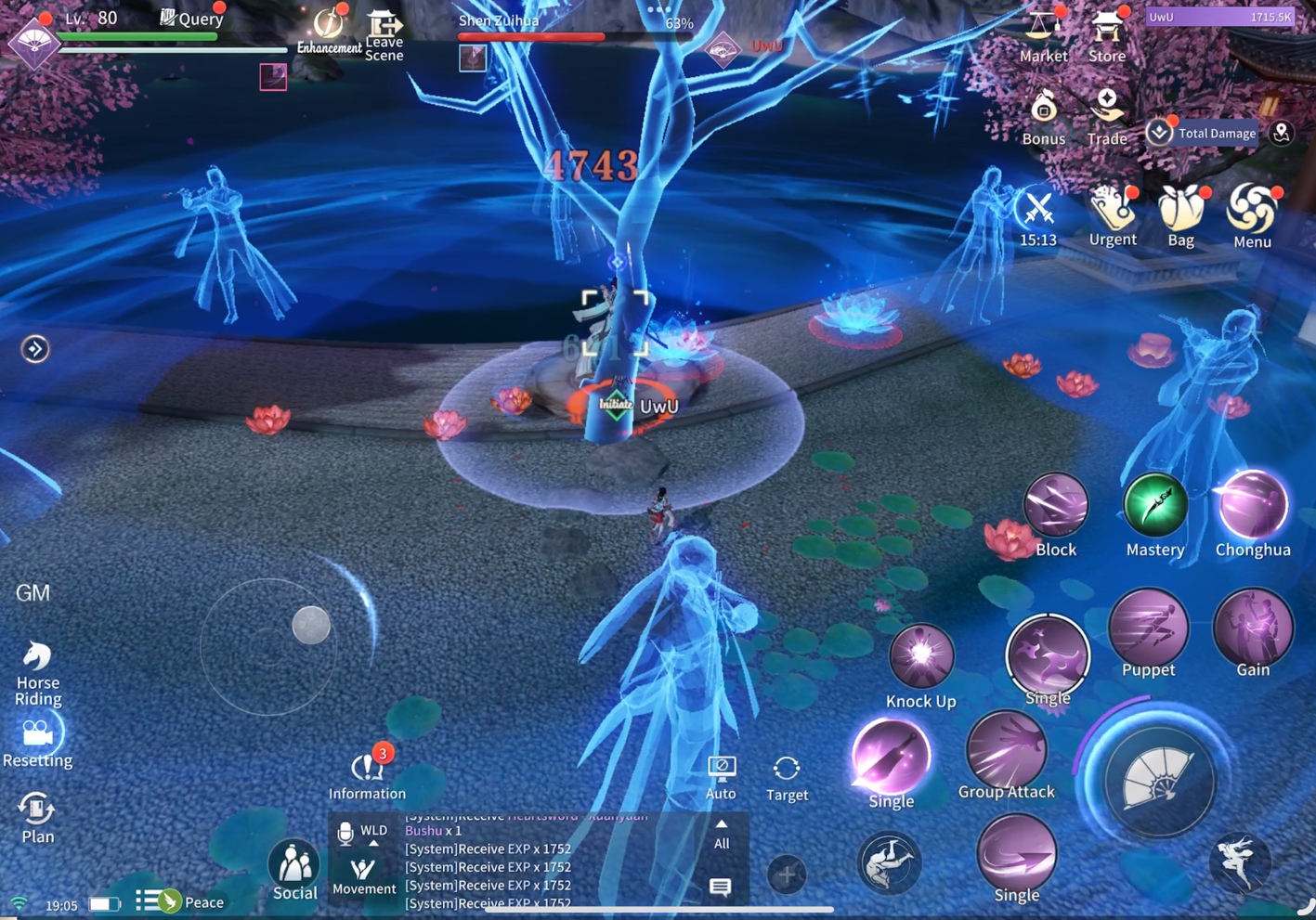This screenshot has width=1316, height=920.
Task: Cast the Chonghua skill
Action: point(1252,507)
